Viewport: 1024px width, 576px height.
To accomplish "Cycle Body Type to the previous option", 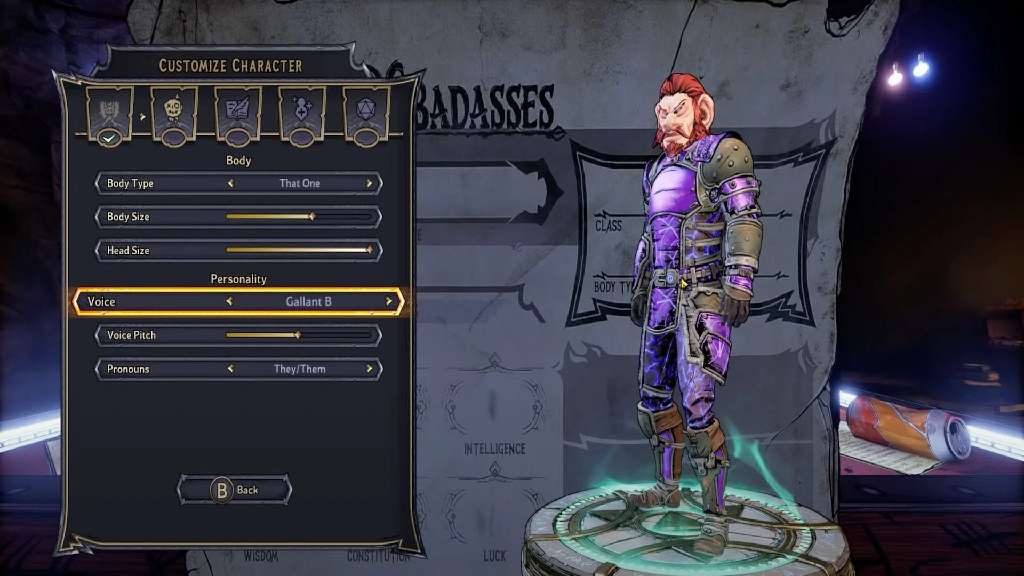I will click(x=231, y=184).
